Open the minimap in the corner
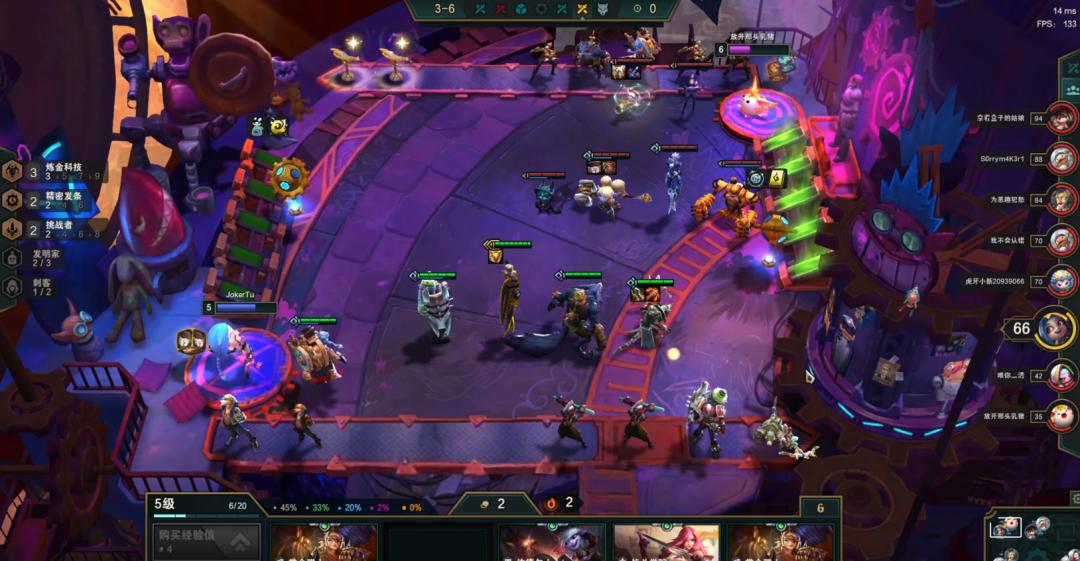The height and width of the screenshot is (561, 1080). [x=1030, y=537]
